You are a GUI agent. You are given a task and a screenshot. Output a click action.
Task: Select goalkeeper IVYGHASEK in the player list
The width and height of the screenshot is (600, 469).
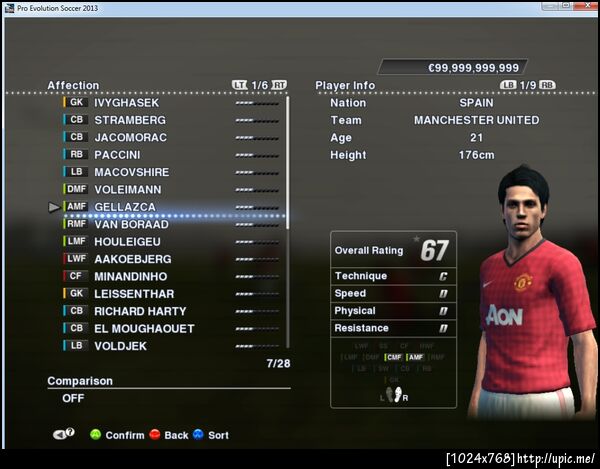click(x=126, y=102)
